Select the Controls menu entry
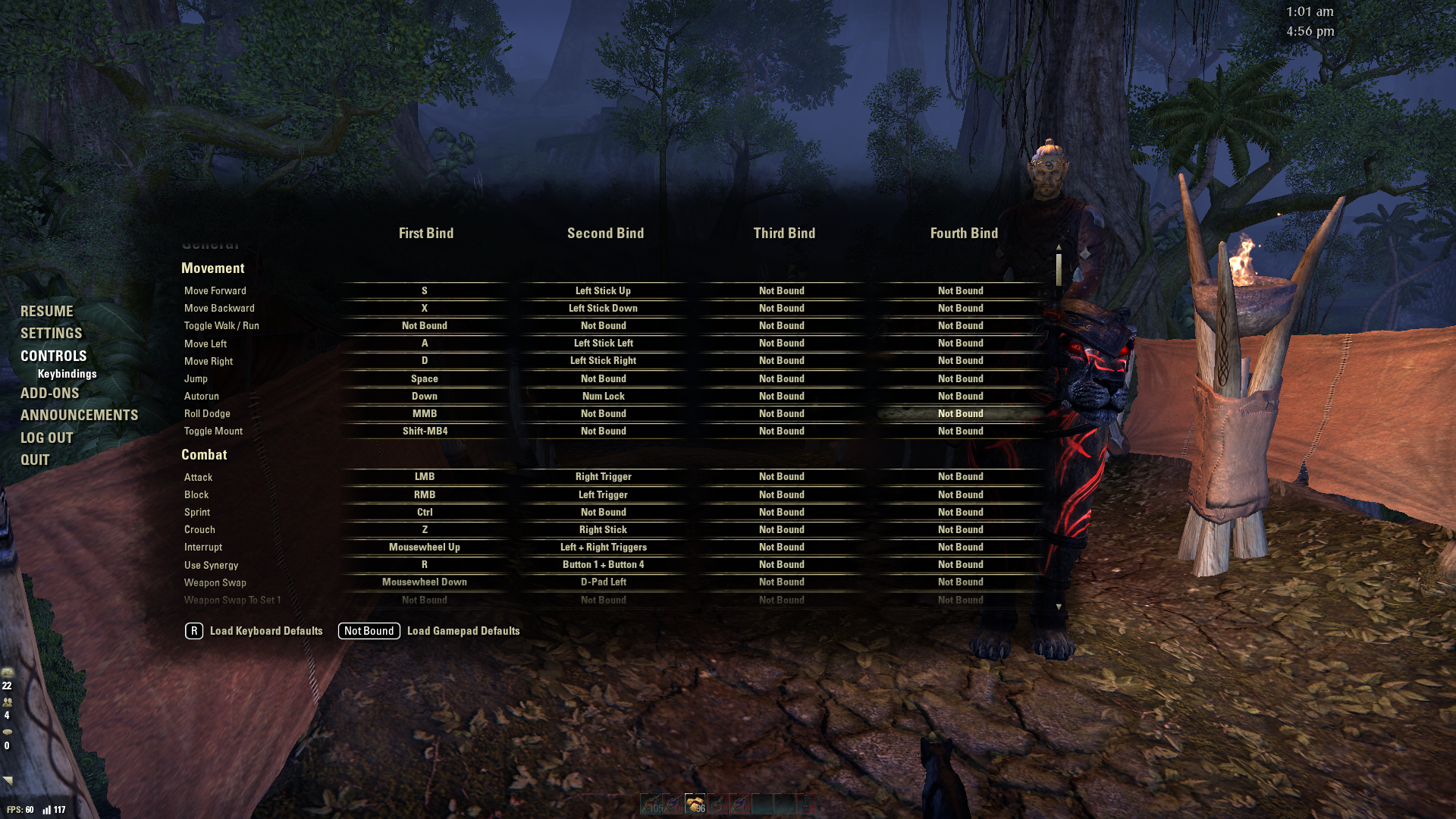Image resolution: width=1456 pixels, height=819 pixels. click(54, 356)
